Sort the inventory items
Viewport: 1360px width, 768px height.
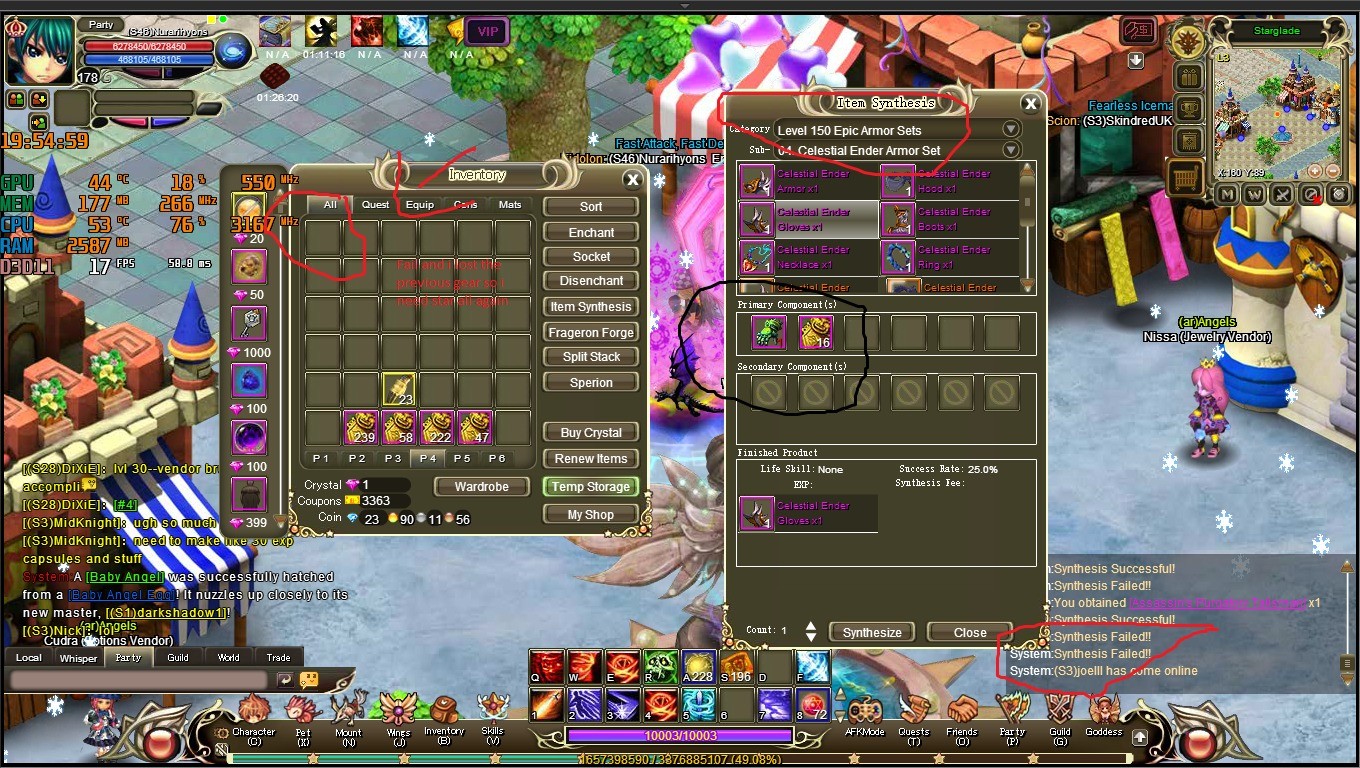coord(591,207)
